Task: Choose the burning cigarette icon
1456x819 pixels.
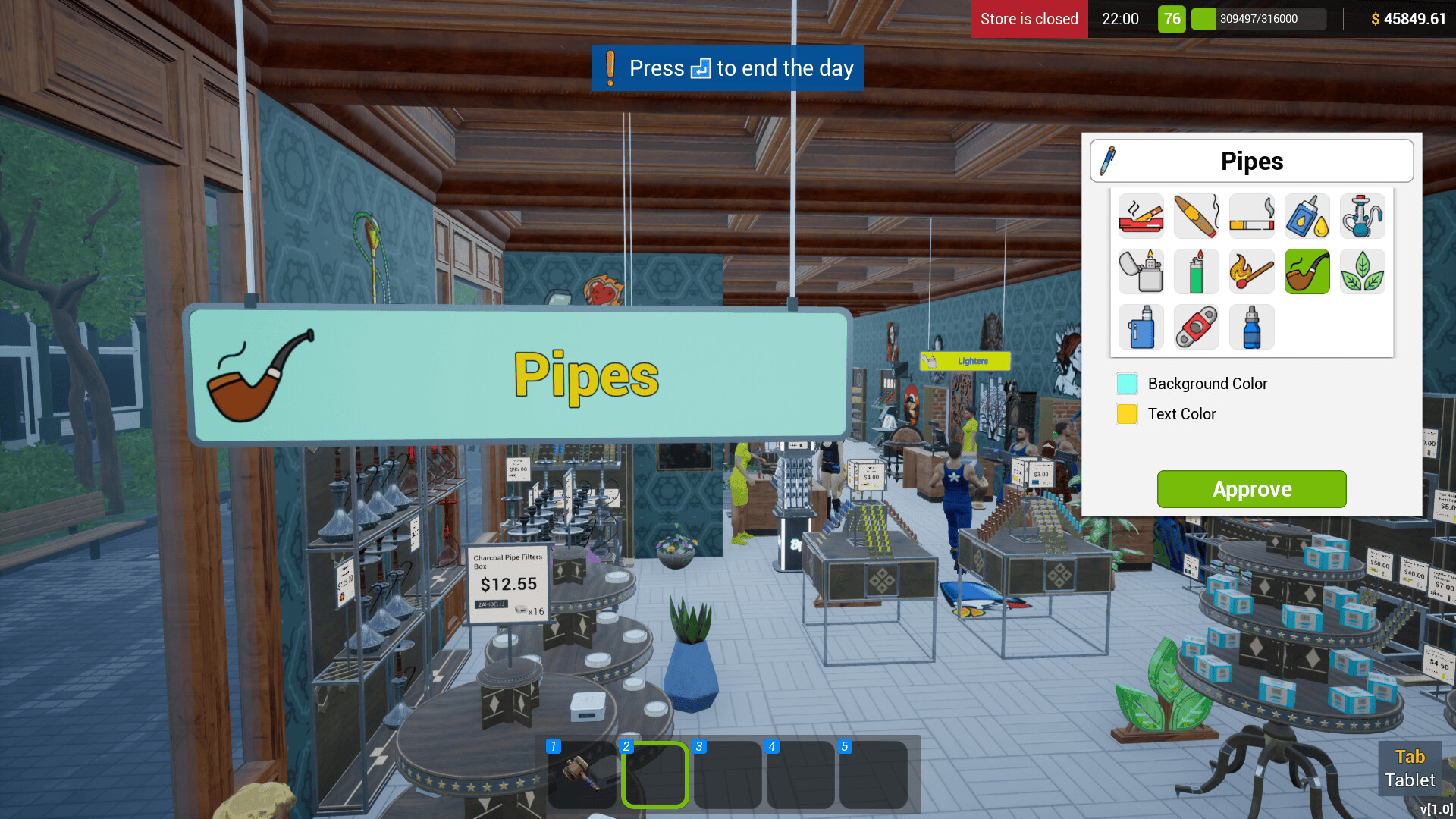Action: coord(1251,216)
